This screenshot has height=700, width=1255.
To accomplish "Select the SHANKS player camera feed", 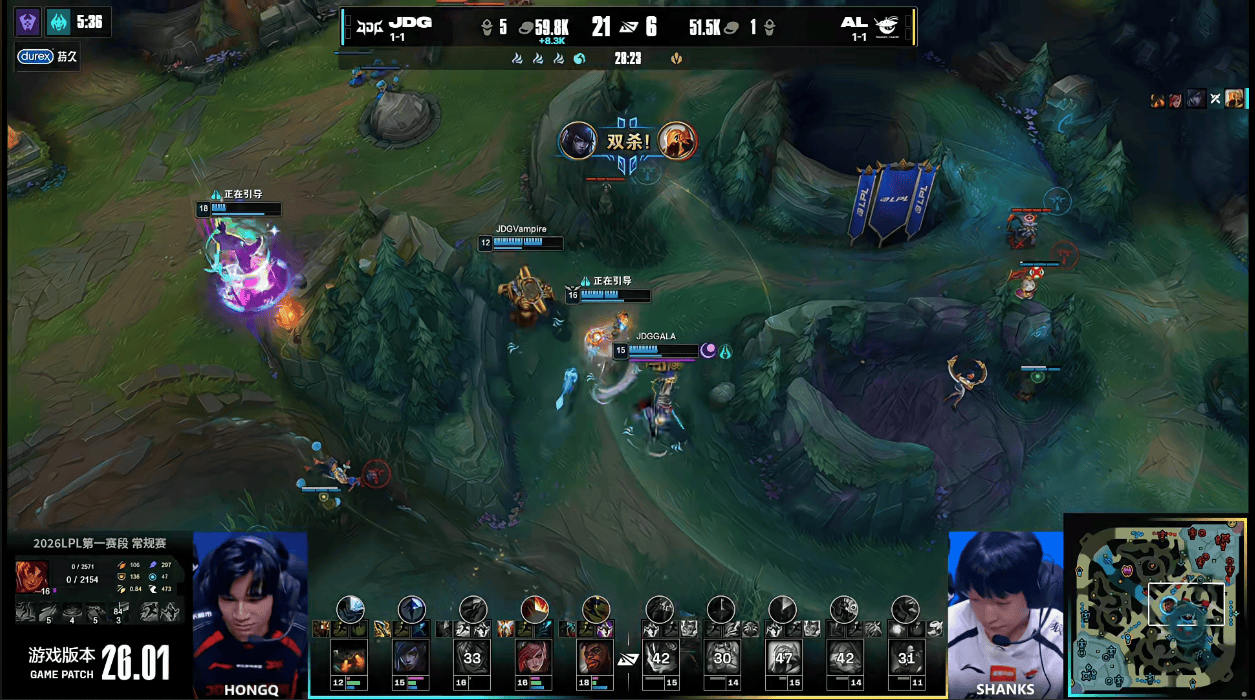I will [1004, 610].
